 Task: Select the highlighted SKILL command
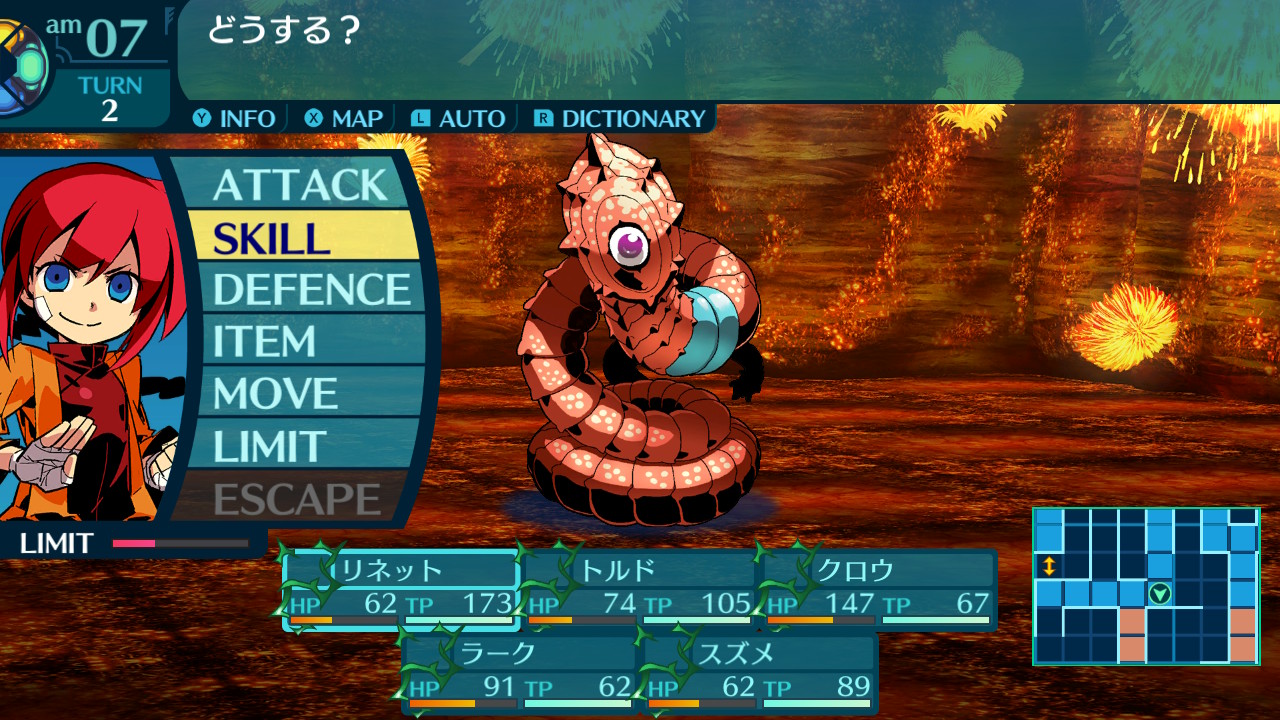300,237
